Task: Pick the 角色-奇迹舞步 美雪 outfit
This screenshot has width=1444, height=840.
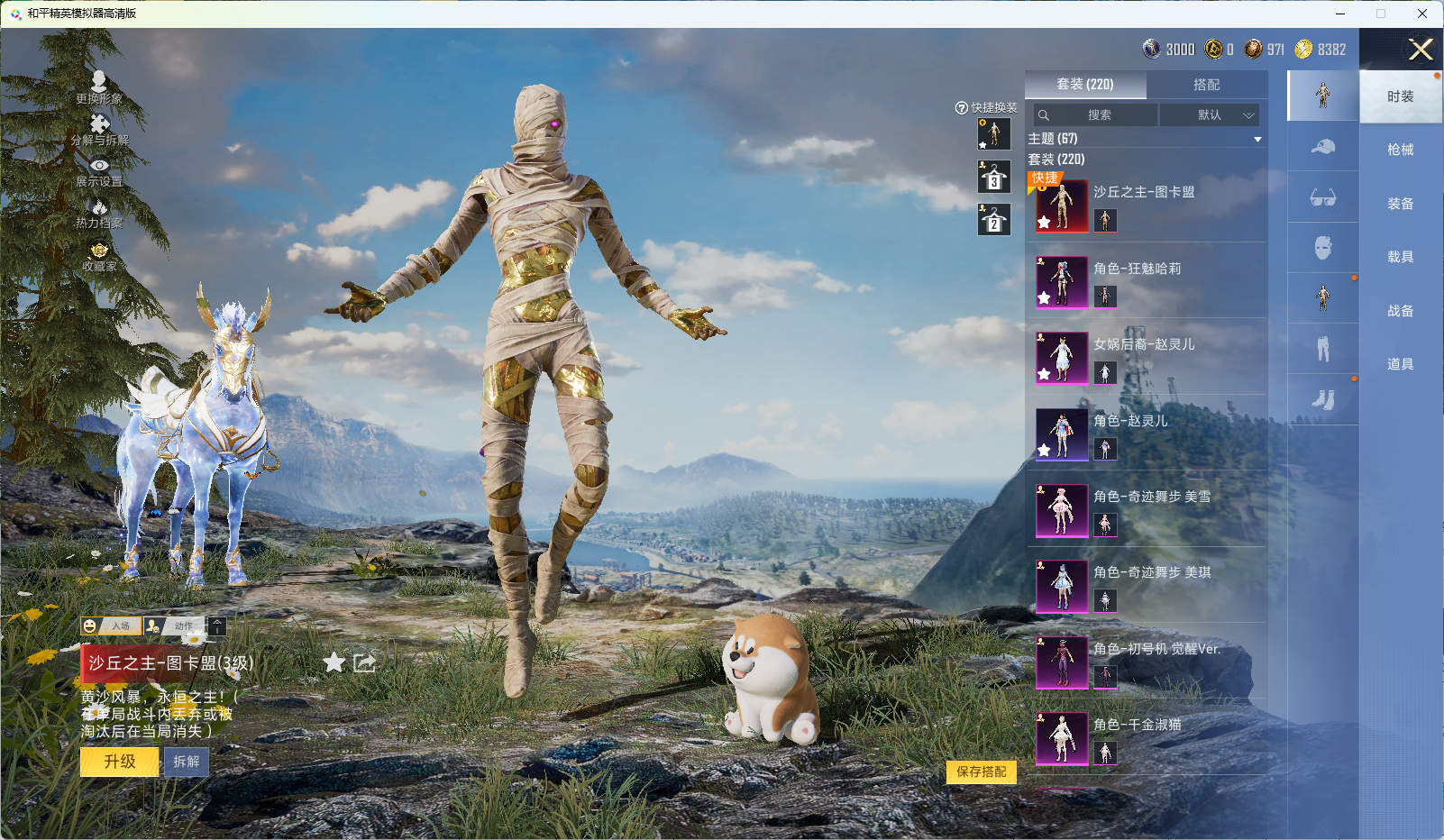Action: [x=1151, y=497]
